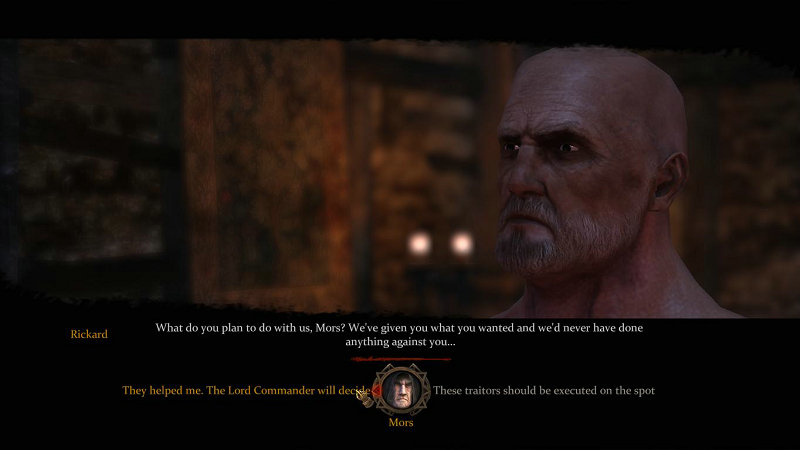Choose "They helped me. The Lord Commander will decide"
The height and width of the screenshot is (450, 800).
[245, 390]
